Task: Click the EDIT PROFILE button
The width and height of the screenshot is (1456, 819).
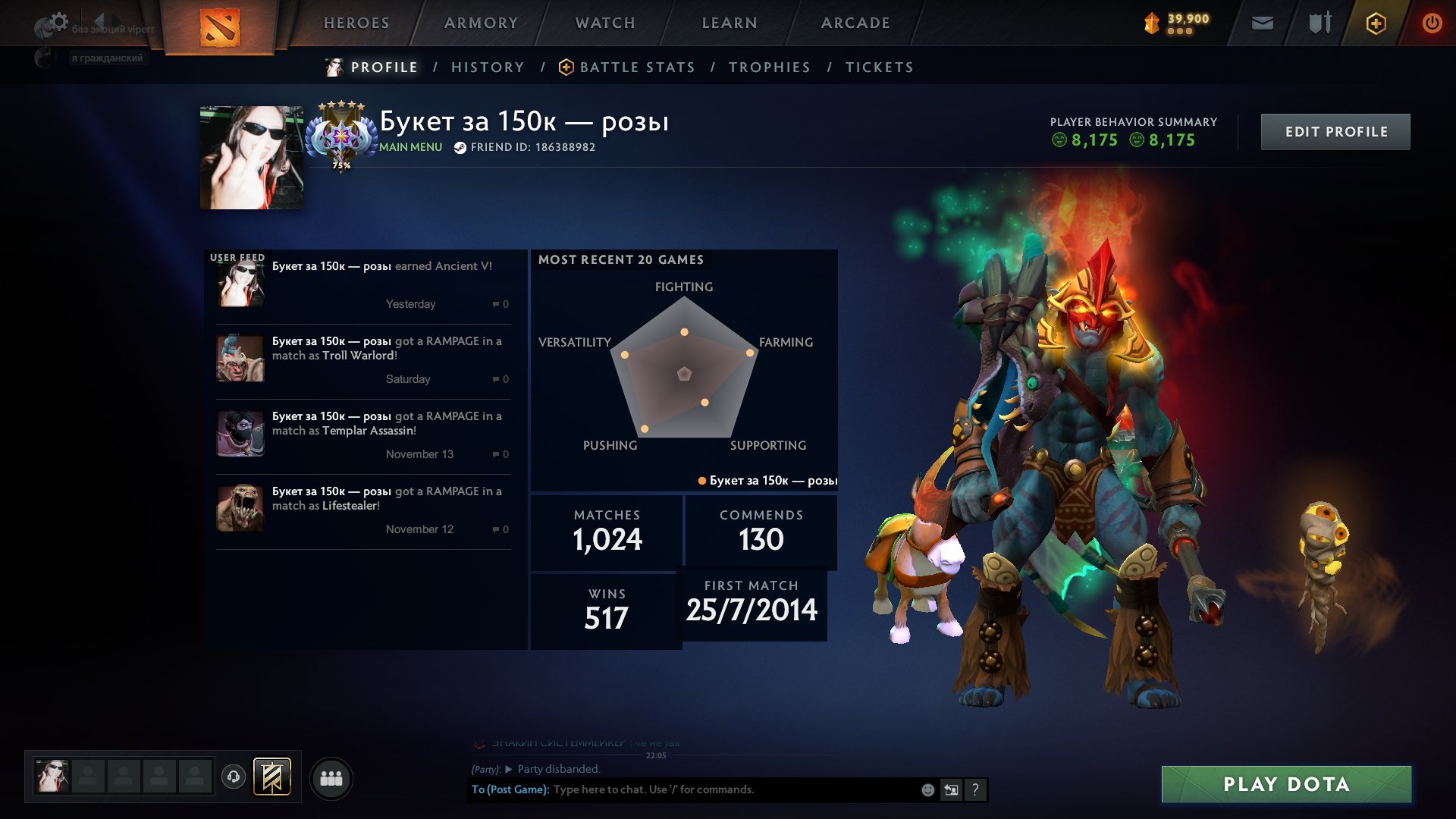Action: point(1335,131)
